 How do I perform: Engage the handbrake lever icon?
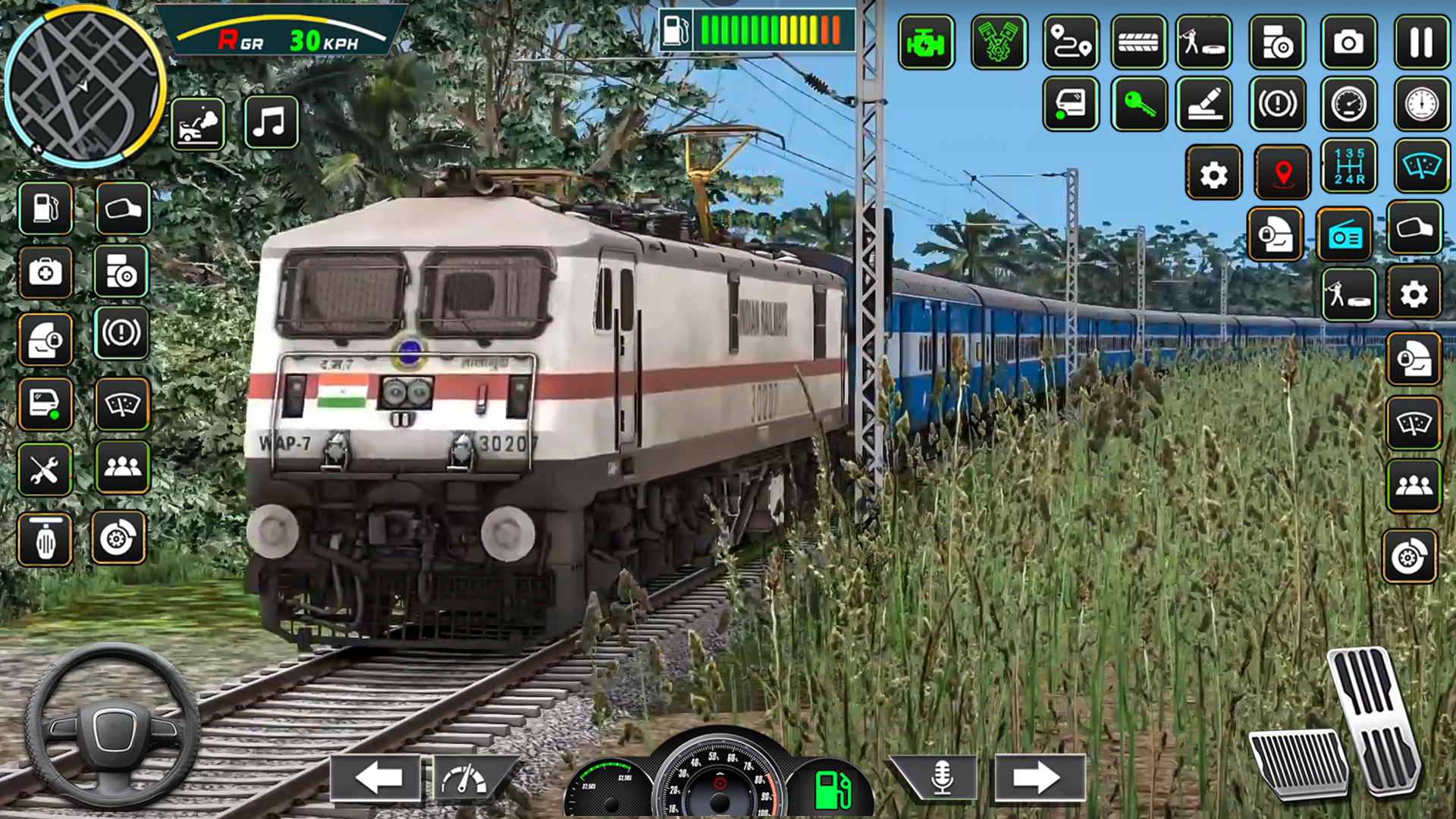1205,105
